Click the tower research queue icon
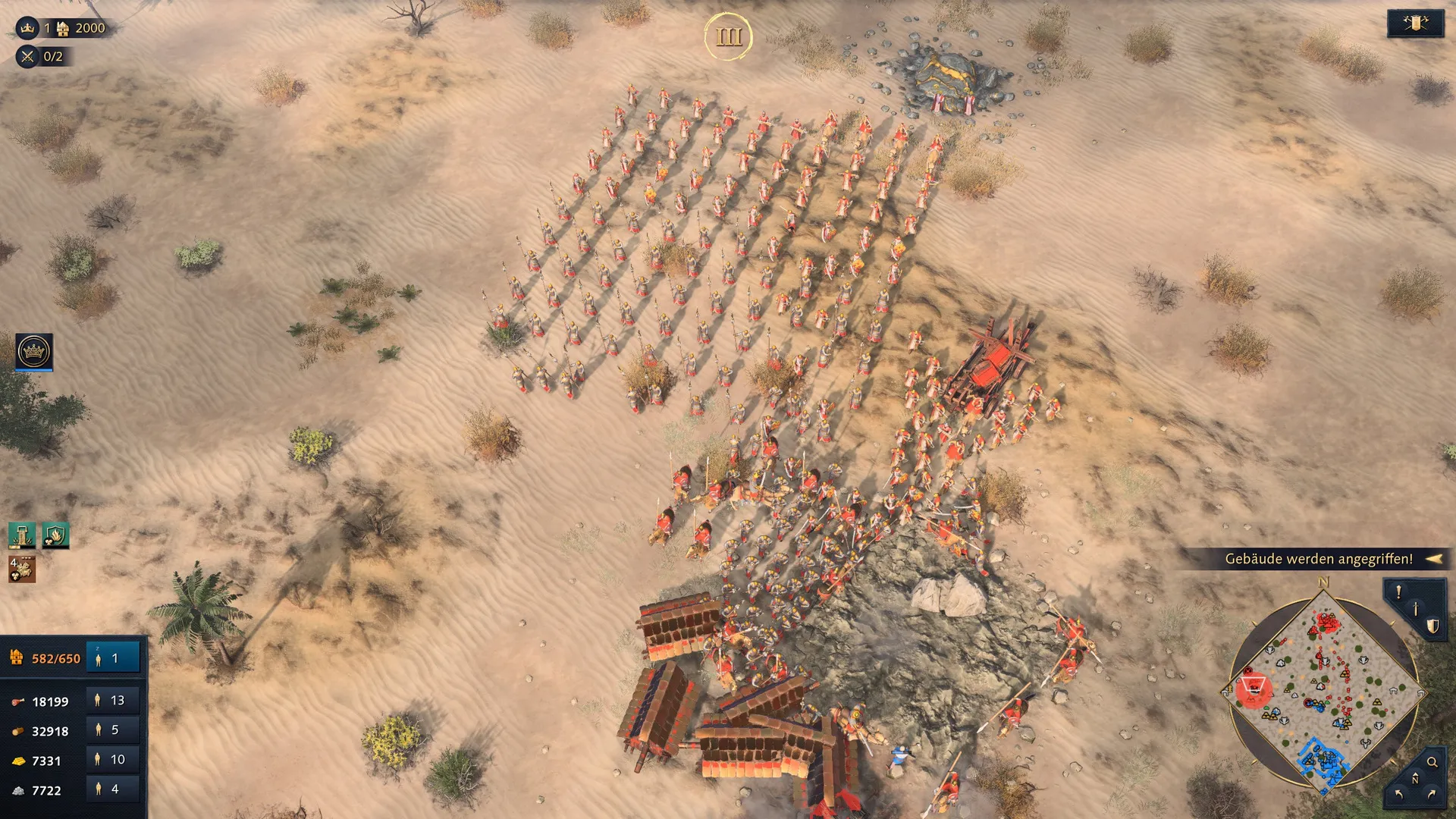The width and height of the screenshot is (1456, 819). [x=22, y=535]
